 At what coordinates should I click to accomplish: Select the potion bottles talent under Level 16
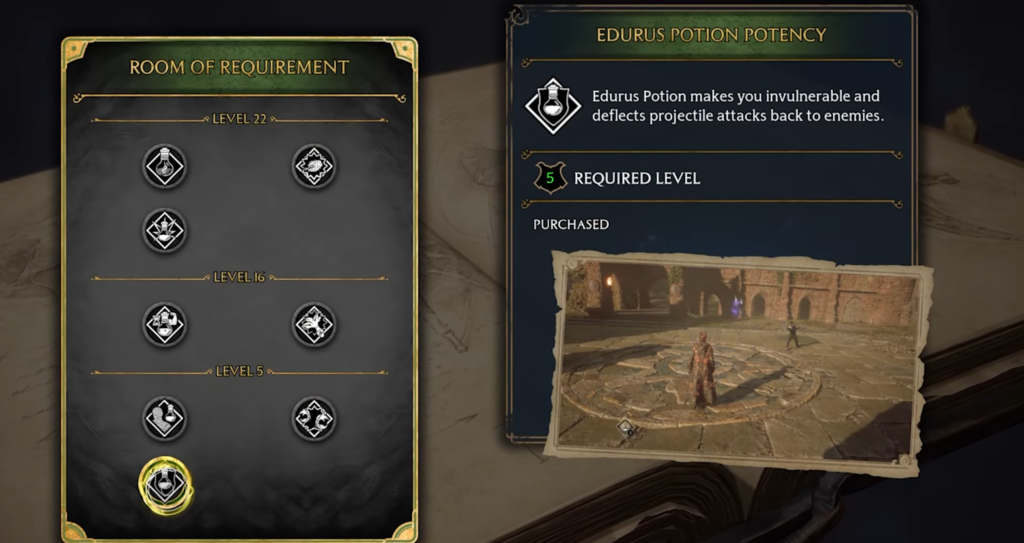point(164,325)
